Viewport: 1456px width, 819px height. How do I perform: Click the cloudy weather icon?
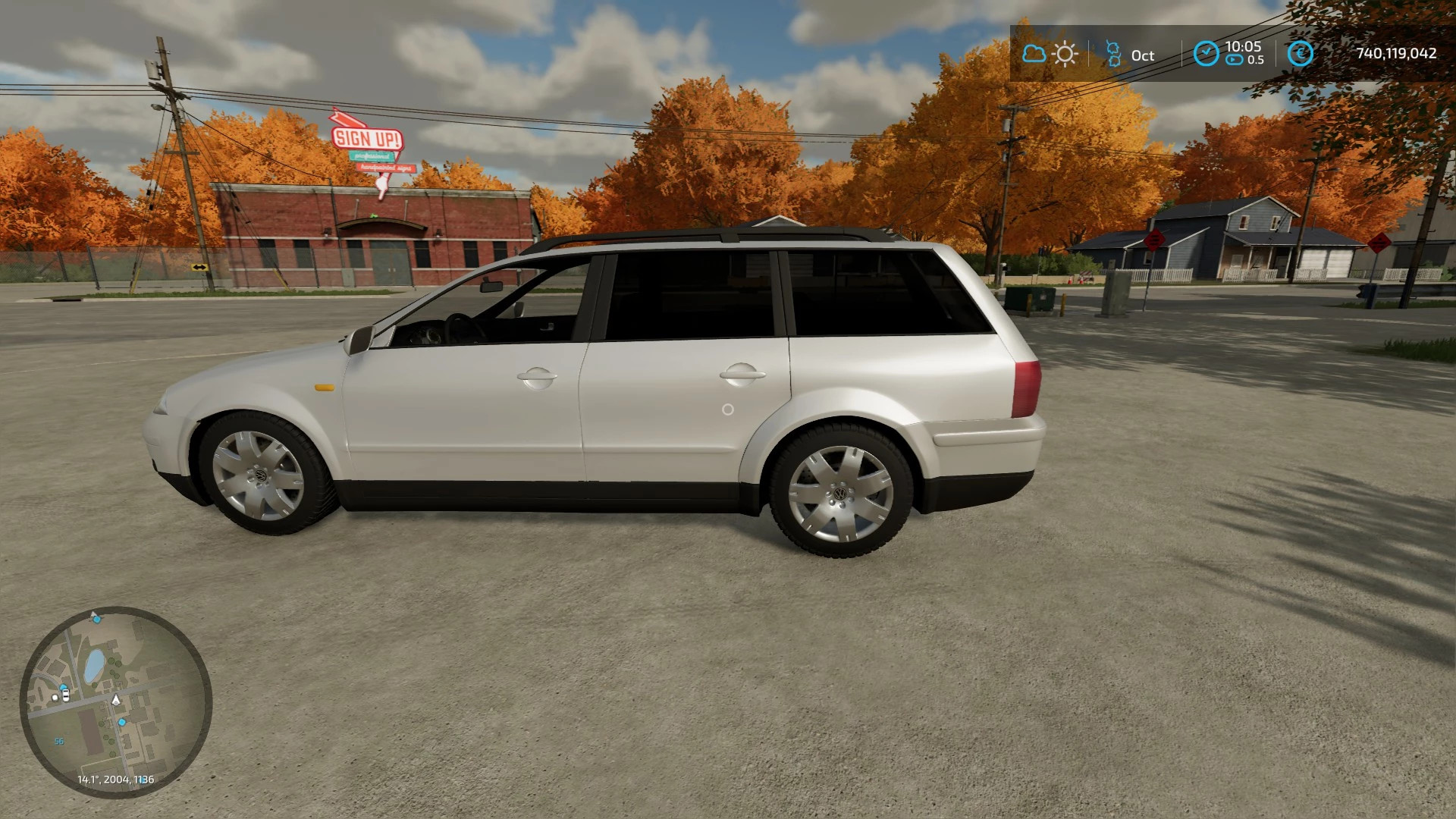[1034, 54]
